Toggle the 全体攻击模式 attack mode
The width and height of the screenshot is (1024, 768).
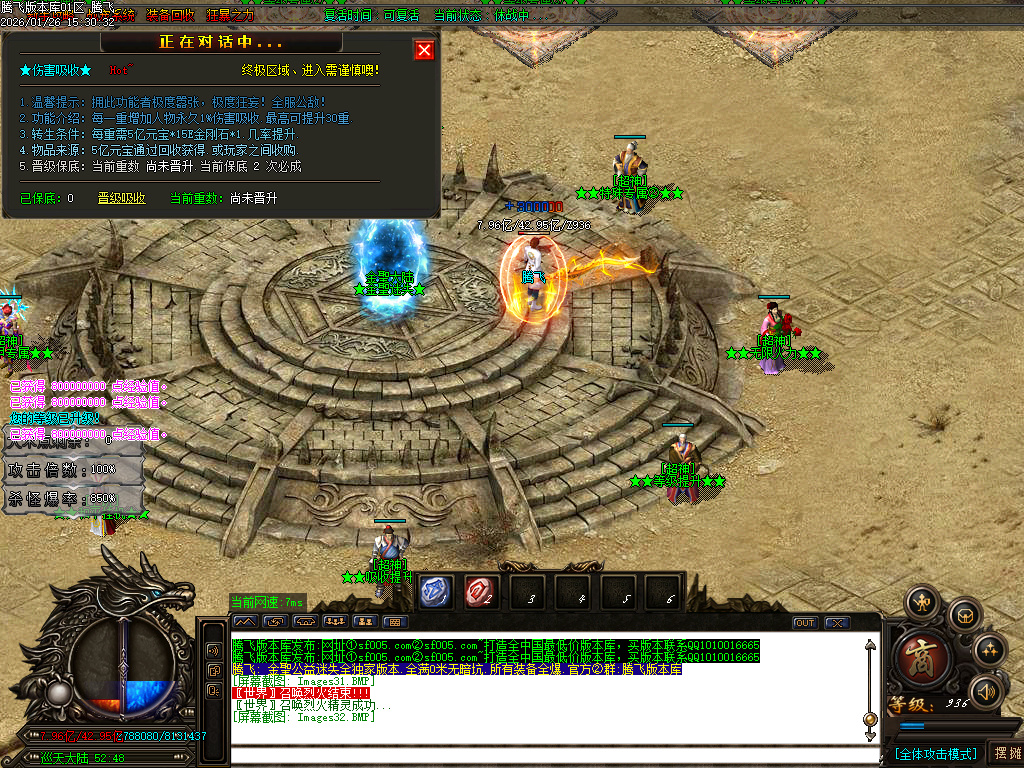[x=935, y=753]
